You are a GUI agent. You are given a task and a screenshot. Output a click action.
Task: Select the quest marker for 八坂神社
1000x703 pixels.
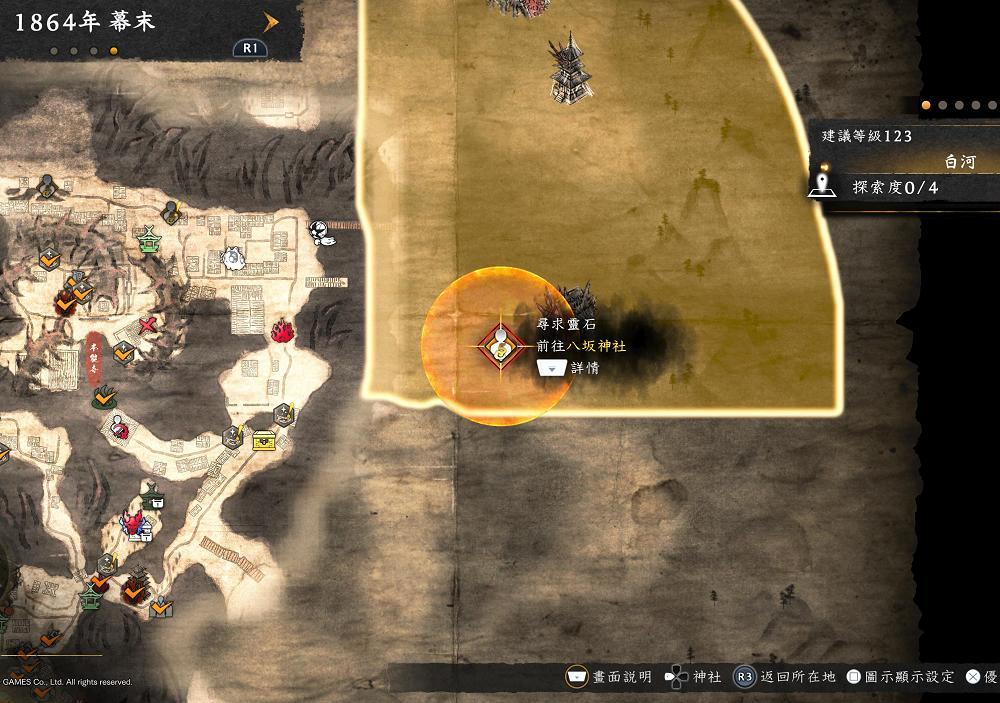498,346
